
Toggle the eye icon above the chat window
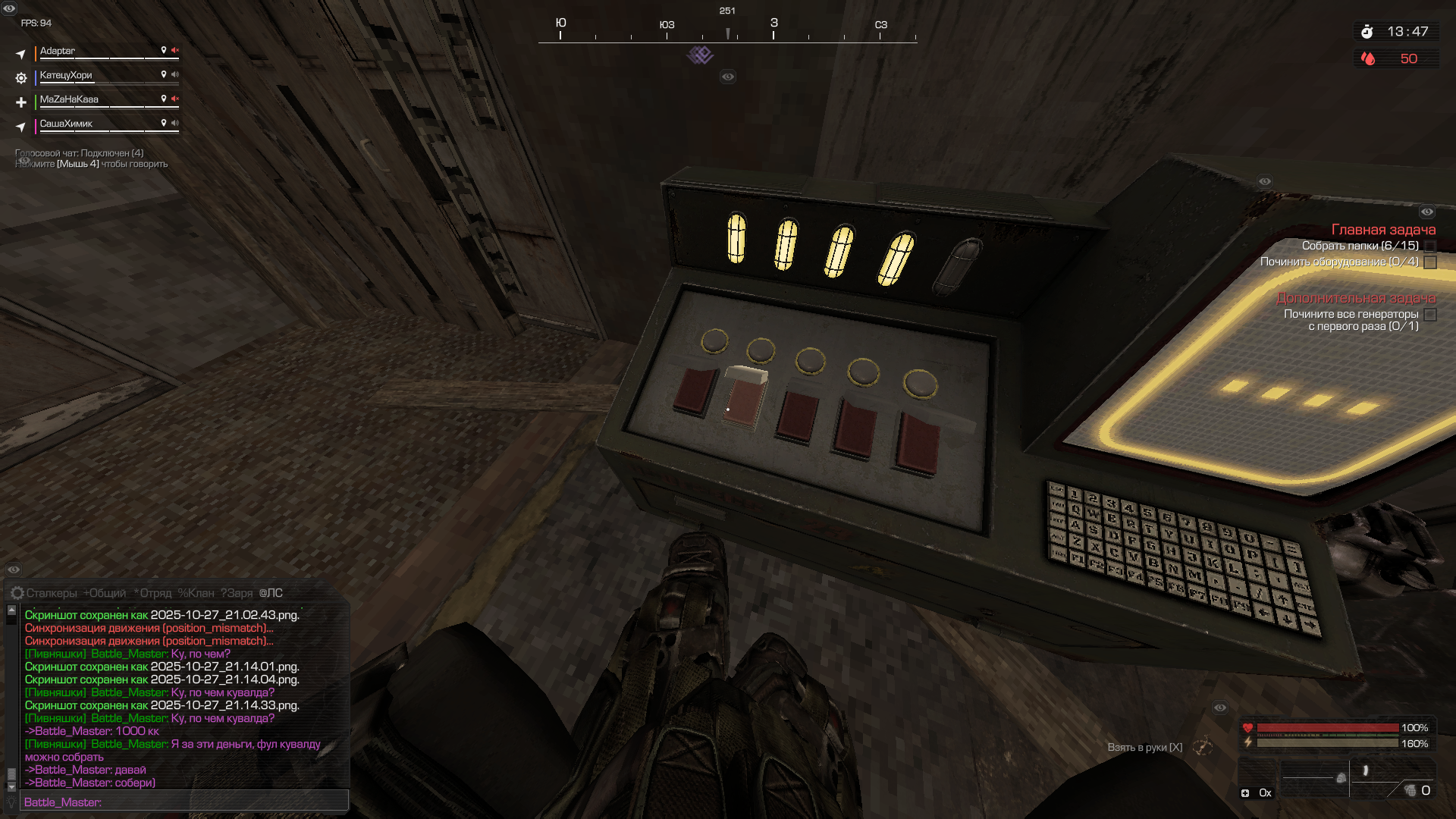[14, 570]
